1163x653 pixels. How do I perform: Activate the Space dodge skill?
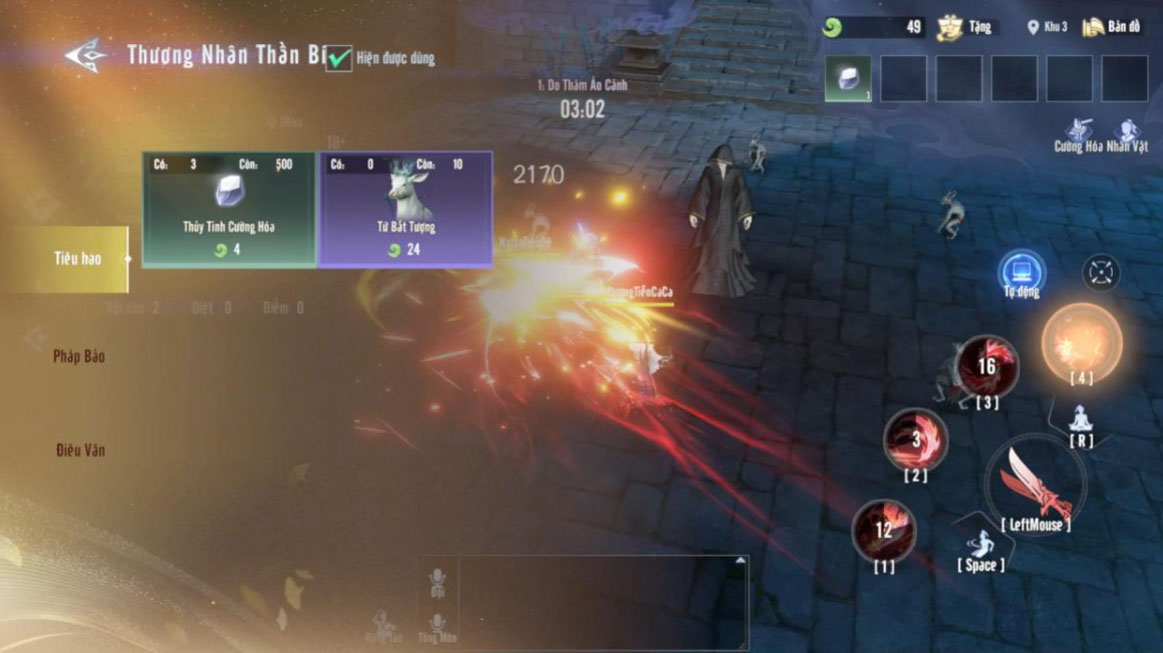click(981, 548)
